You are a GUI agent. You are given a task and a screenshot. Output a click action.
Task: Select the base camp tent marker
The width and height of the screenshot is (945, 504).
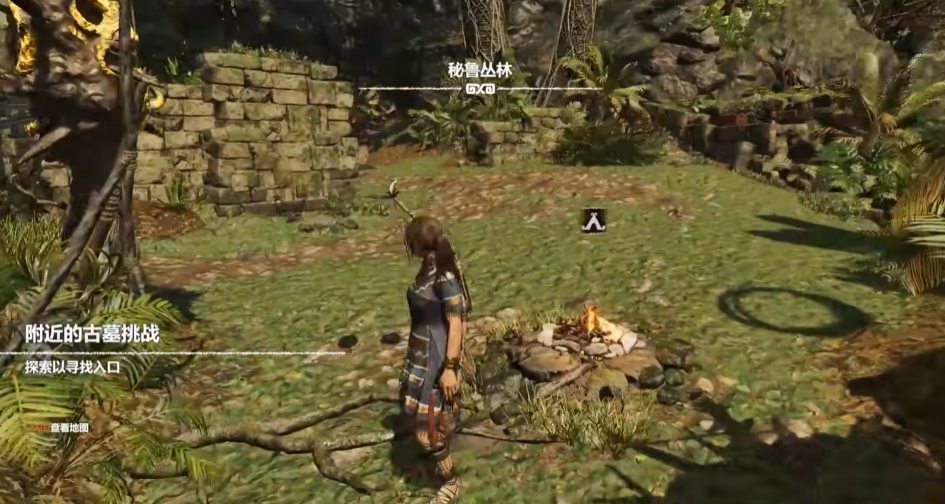[x=593, y=221]
